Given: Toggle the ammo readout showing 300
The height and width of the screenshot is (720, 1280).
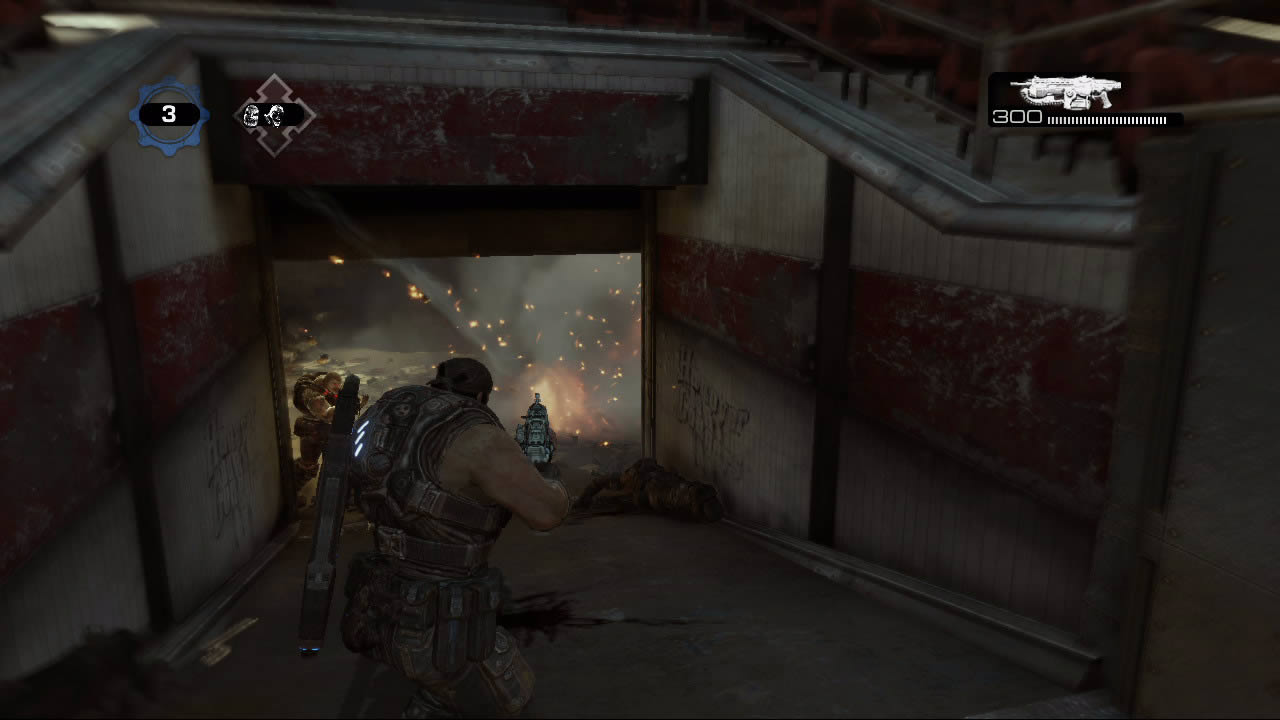Looking at the screenshot, I should tap(1018, 117).
